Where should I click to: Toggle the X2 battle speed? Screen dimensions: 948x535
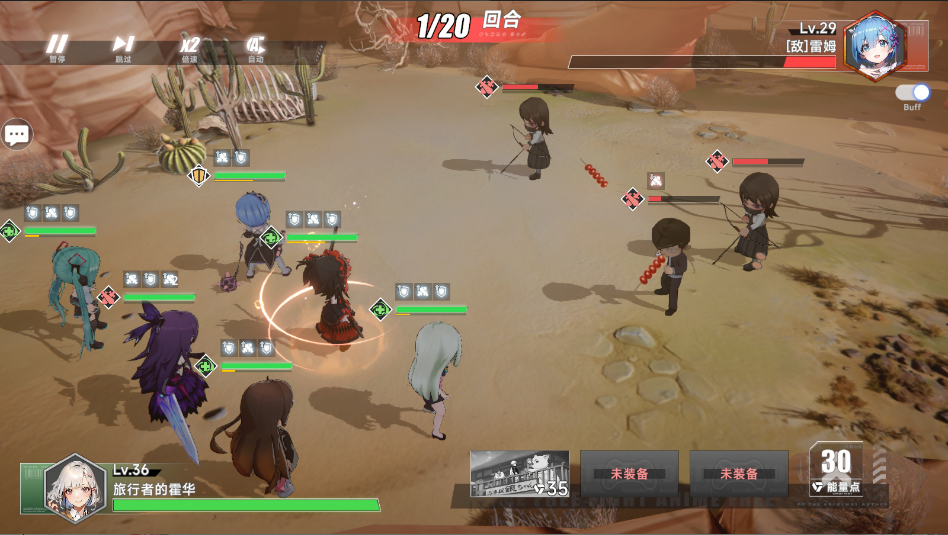coord(189,46)
